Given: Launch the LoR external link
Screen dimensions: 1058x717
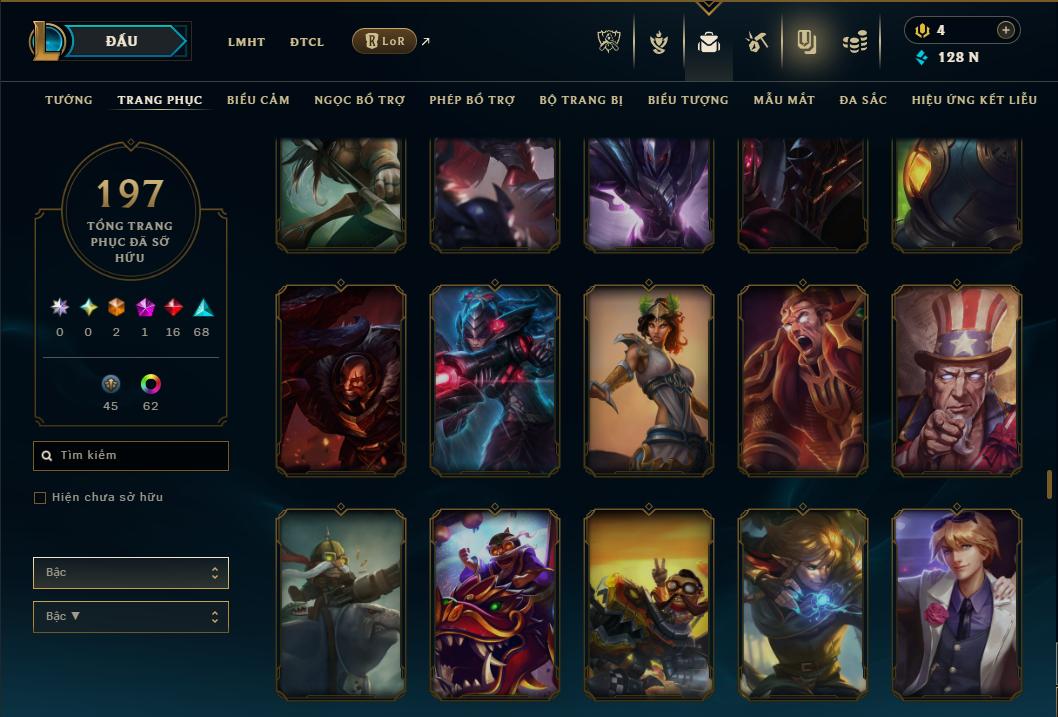Looking at the screenshot, I should [x=385, y=41].
